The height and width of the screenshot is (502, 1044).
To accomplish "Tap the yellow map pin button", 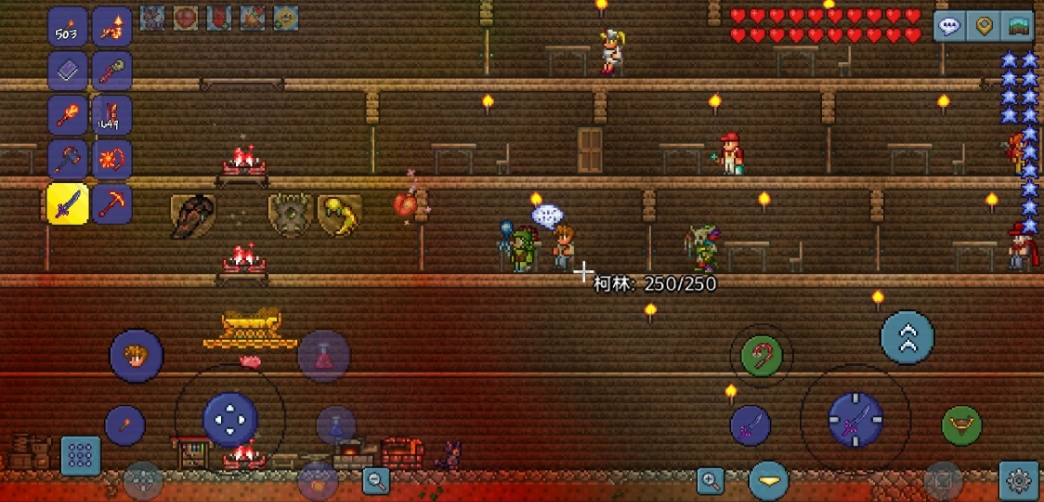I will [x=984, y=26].
